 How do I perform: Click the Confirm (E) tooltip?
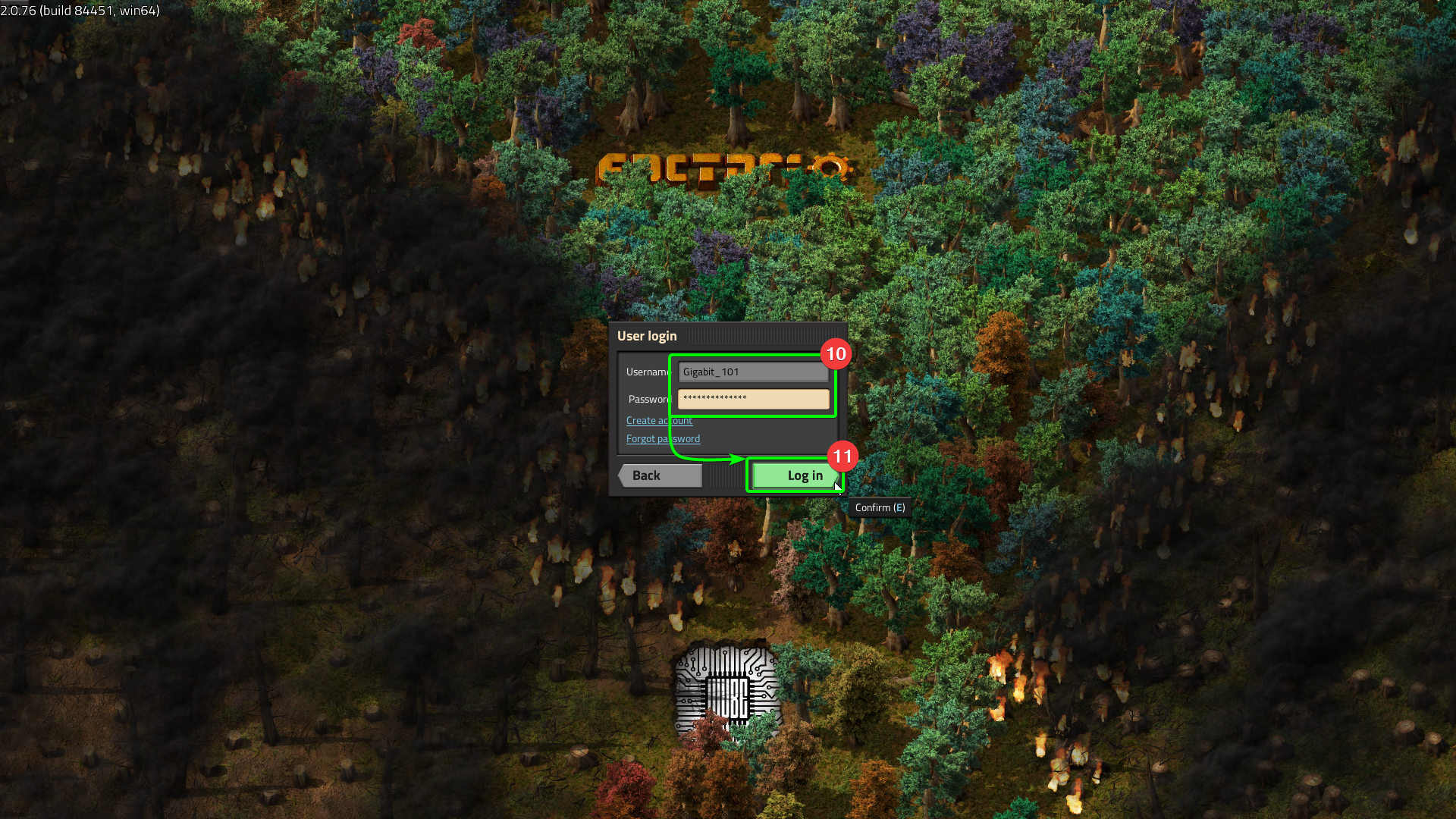879,507
